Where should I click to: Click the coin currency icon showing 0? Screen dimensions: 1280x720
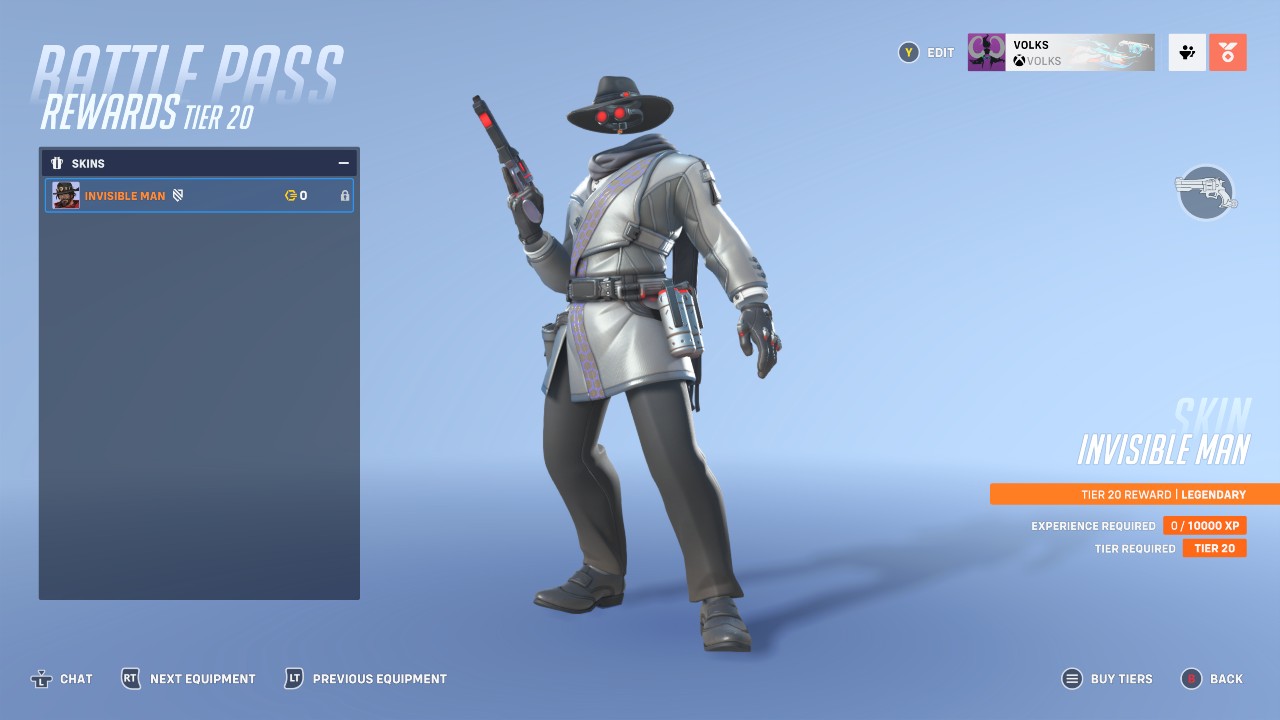[288, 195]
